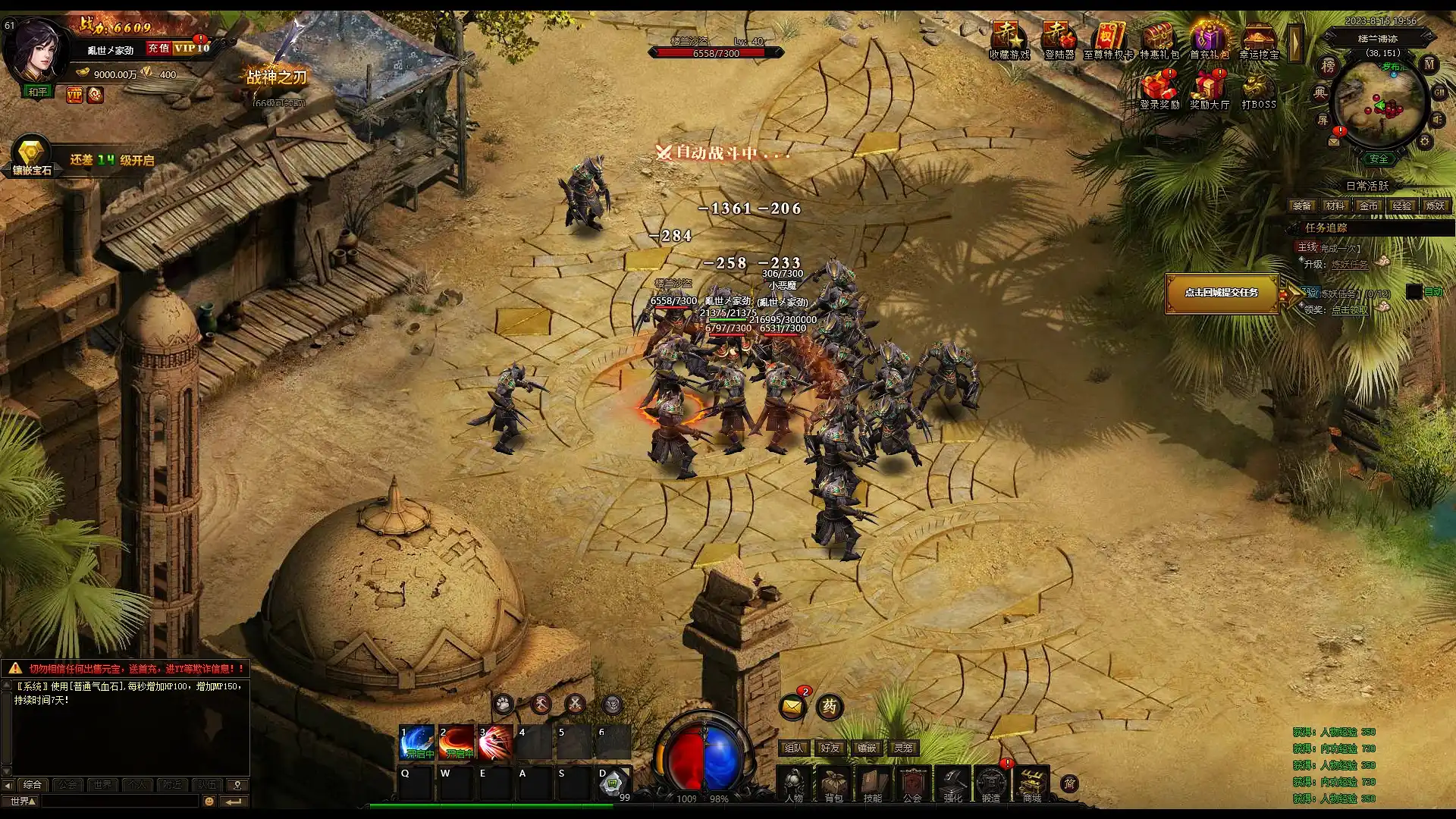This screenshot has width=1456, height=819.
Task: Click the chat message input field
Action: point(120,801)
